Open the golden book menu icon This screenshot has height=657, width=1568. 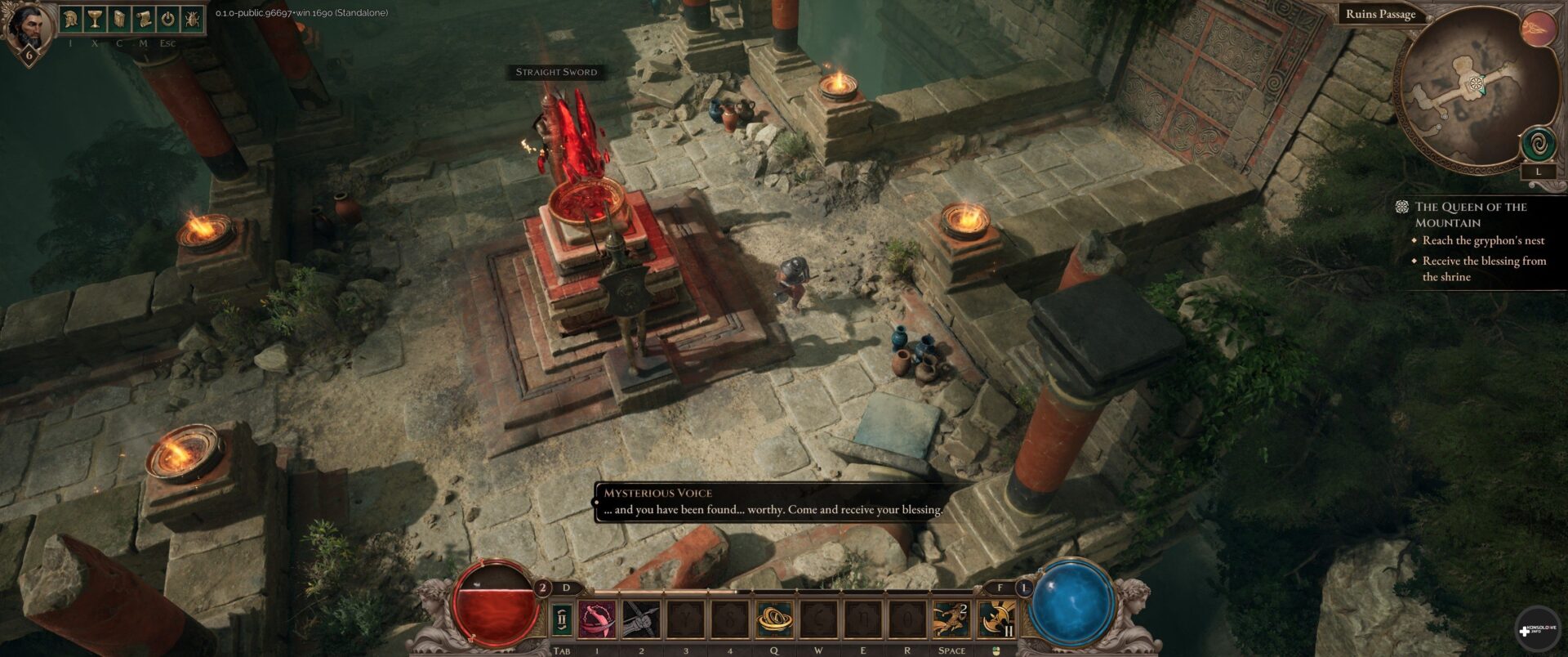point(119,19)
